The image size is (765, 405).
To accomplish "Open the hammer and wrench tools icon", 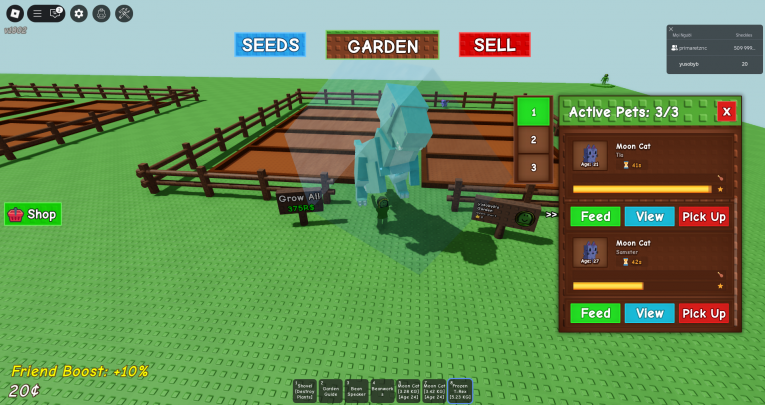I will click(124, 14).
